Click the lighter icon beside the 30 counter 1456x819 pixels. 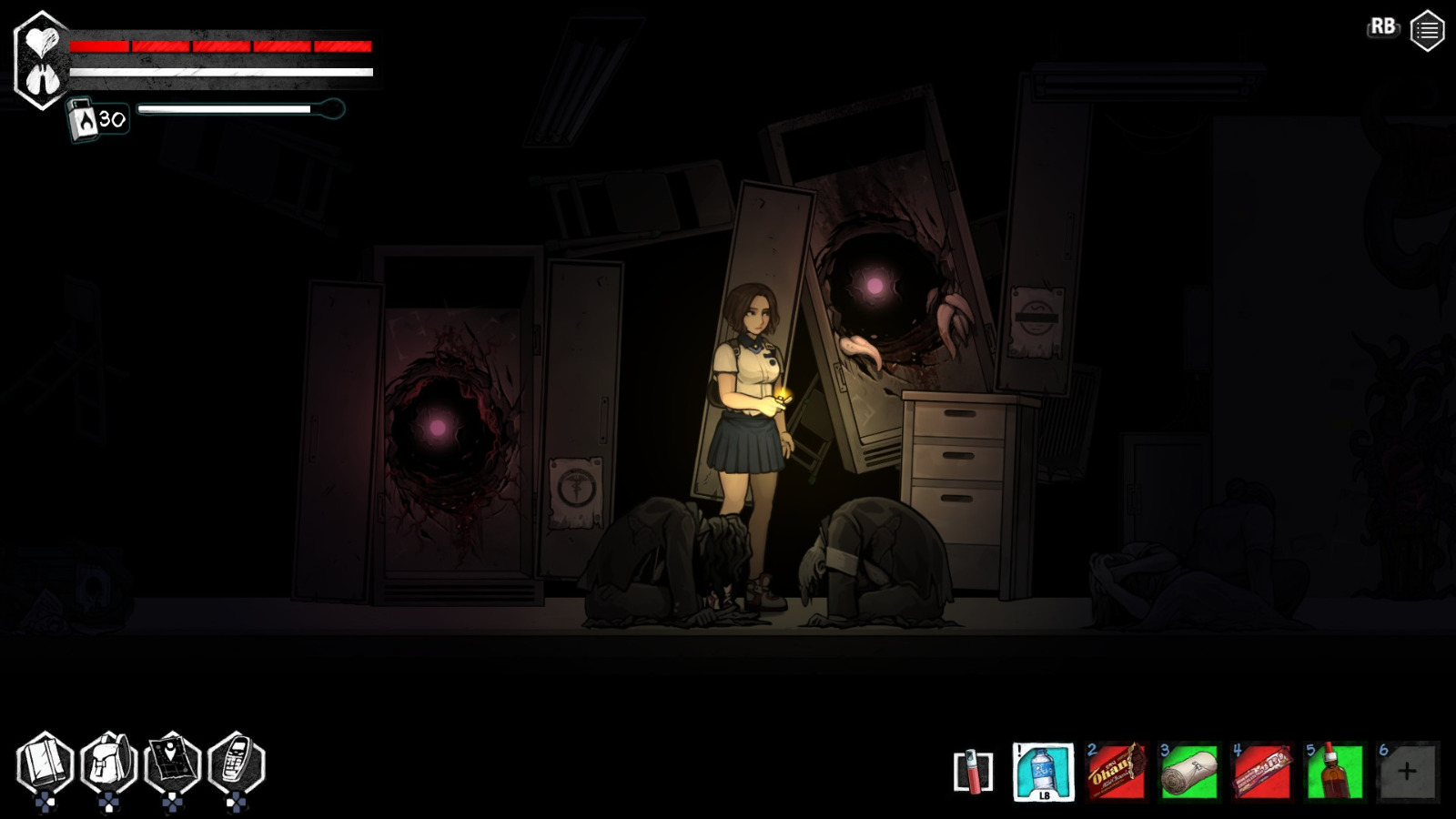point(85,116)
